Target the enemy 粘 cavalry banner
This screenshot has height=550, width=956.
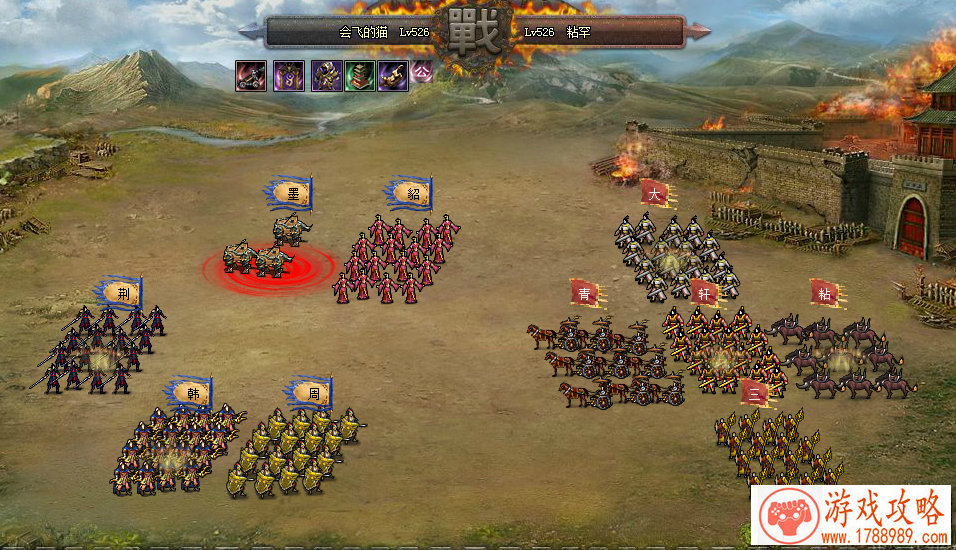(x=824, y=293)
